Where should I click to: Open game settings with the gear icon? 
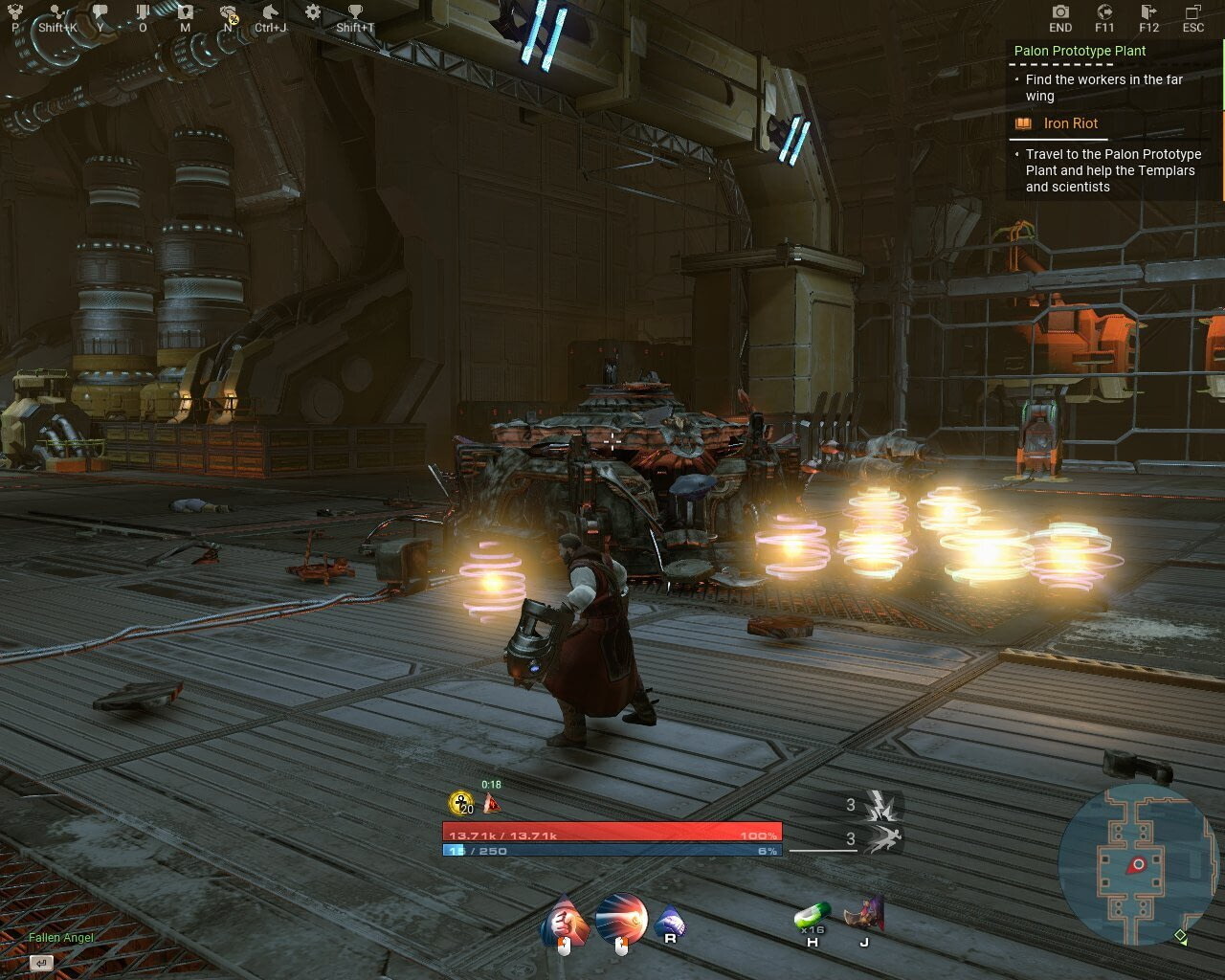click(312, 11)
